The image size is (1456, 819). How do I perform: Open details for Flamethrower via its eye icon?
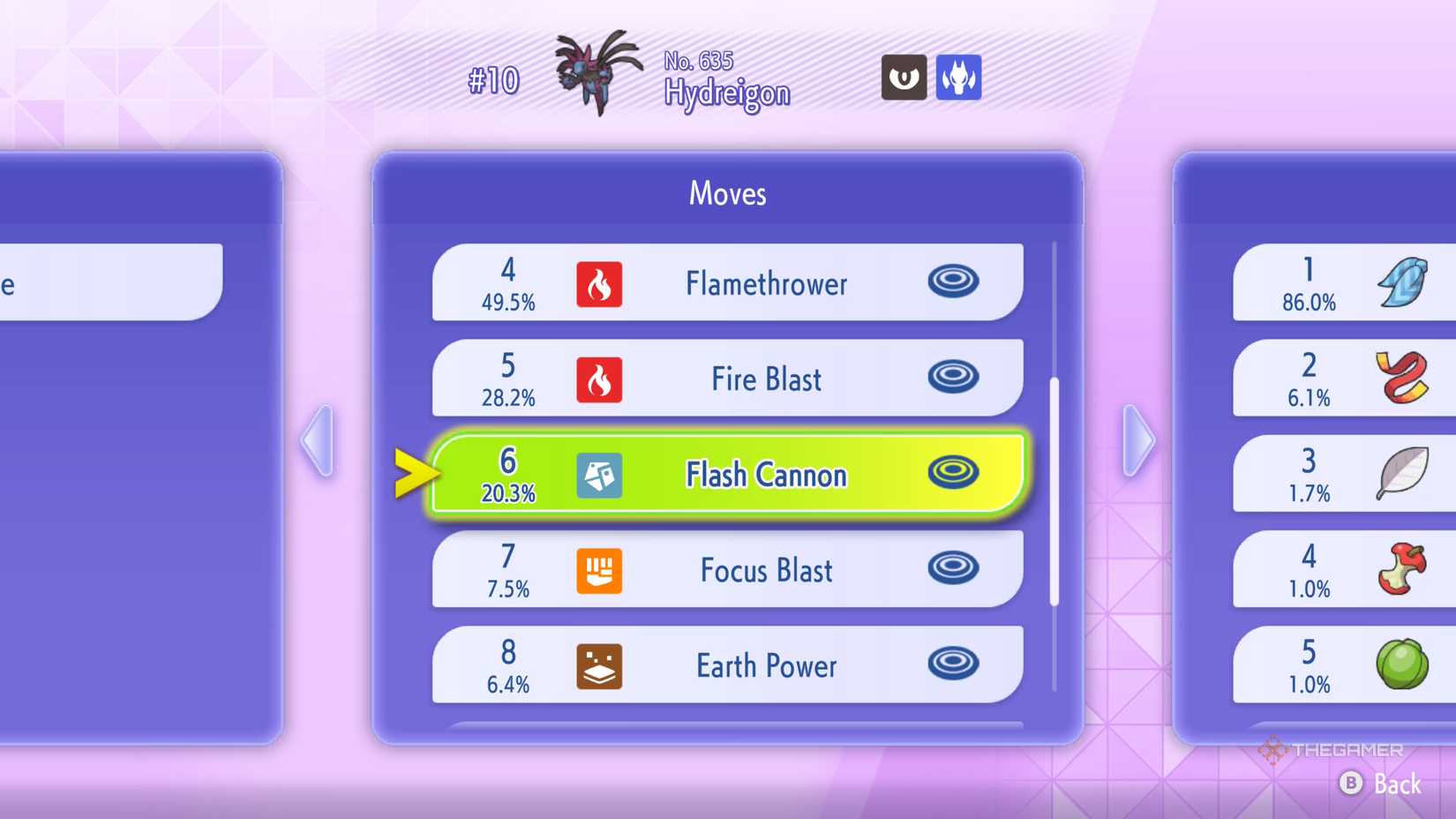tap(953, 282)
